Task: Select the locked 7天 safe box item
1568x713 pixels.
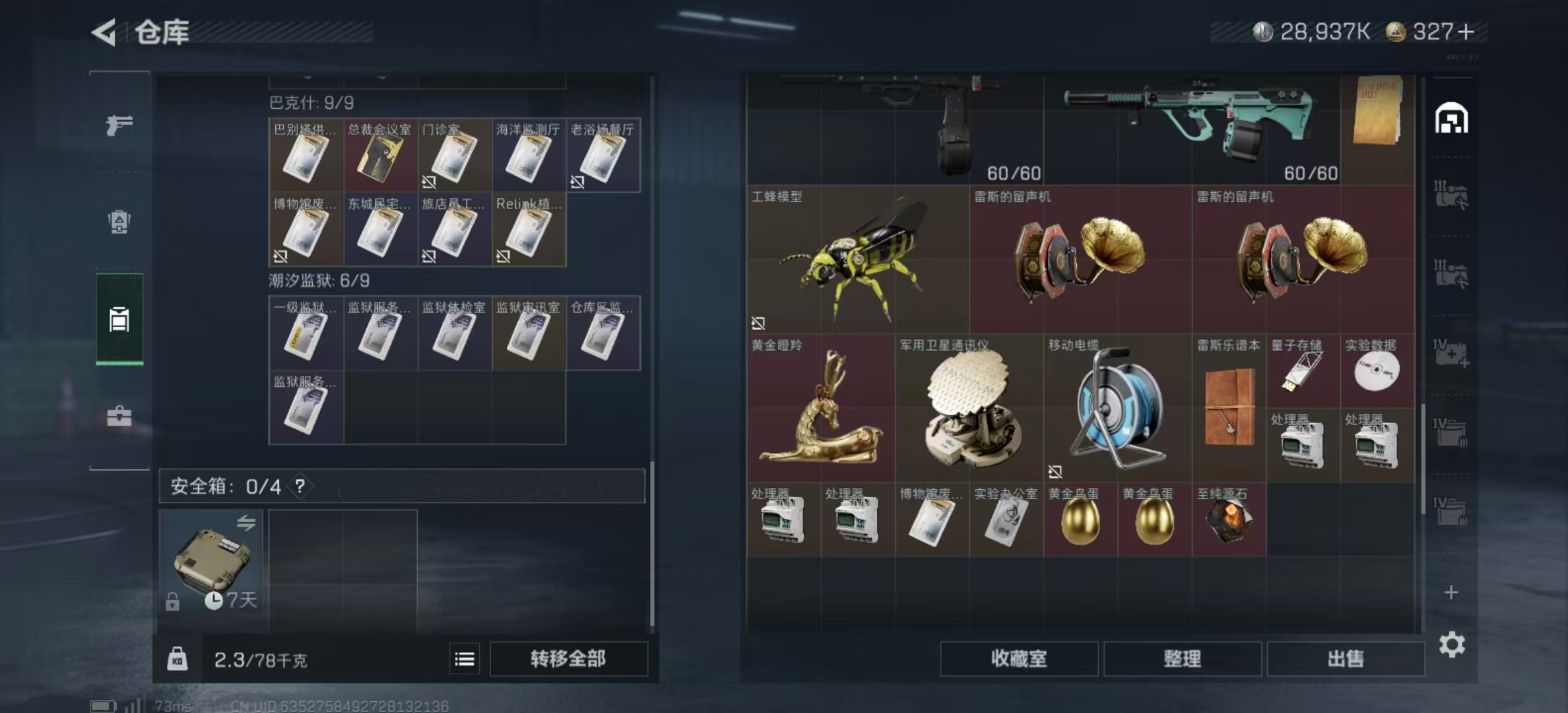Action: coord(211,561)
